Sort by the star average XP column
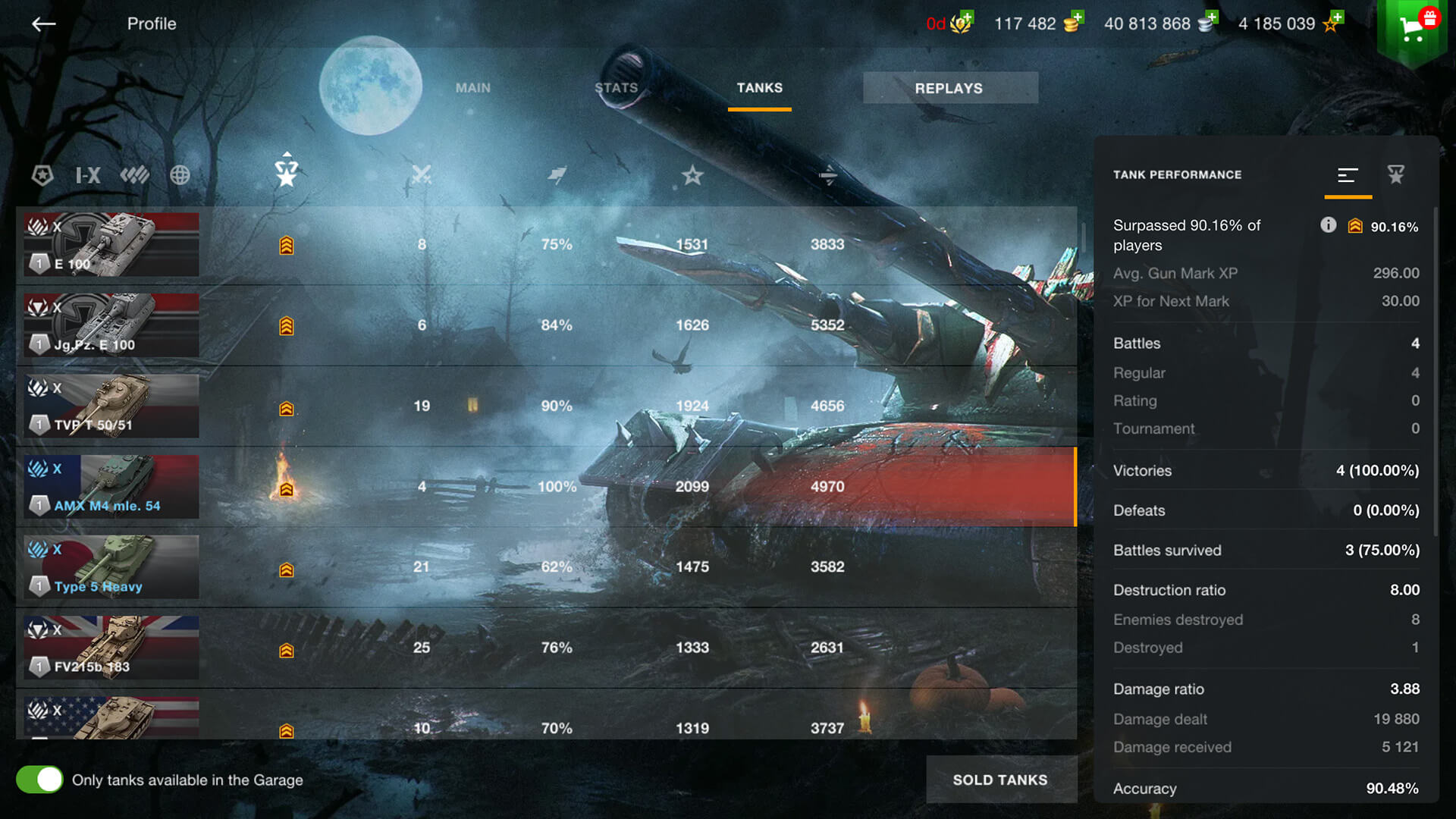 (x=692, y=175)
